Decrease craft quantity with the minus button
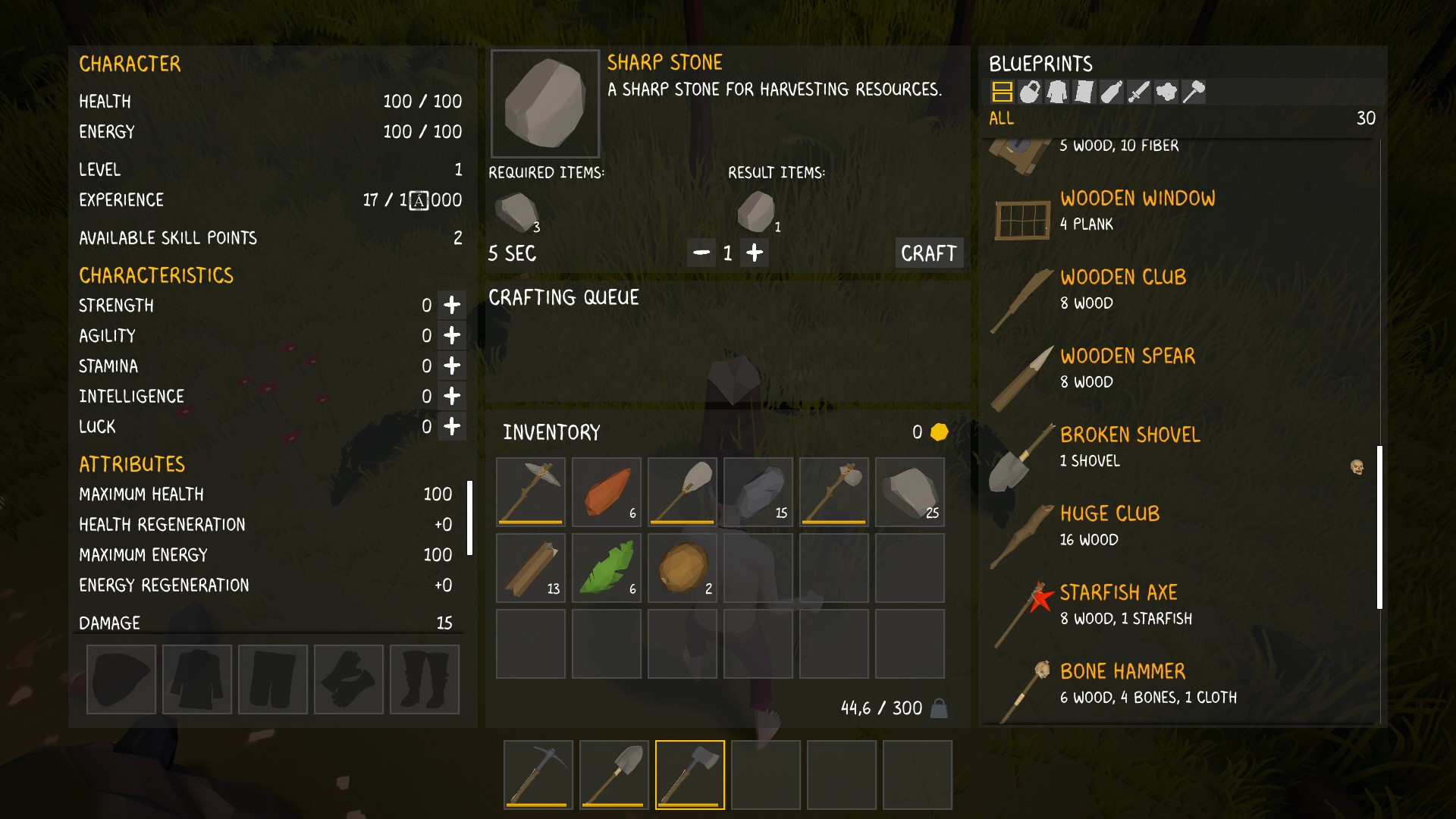 (x=700, y=252)
